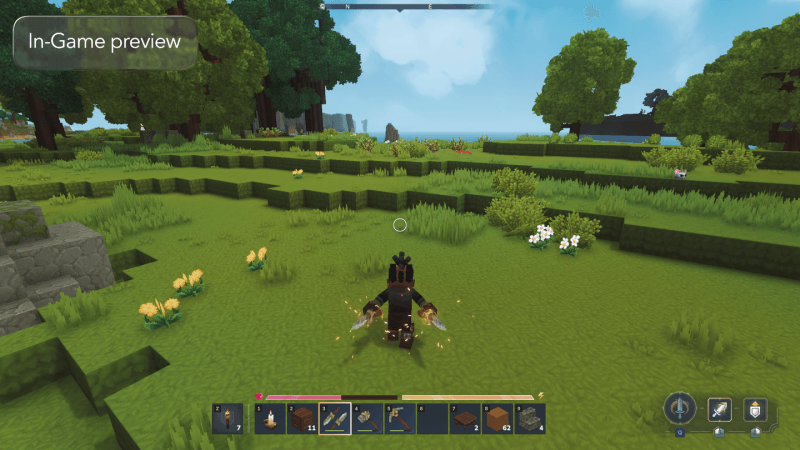Choose the orange block stack of 62

[497, 418]
